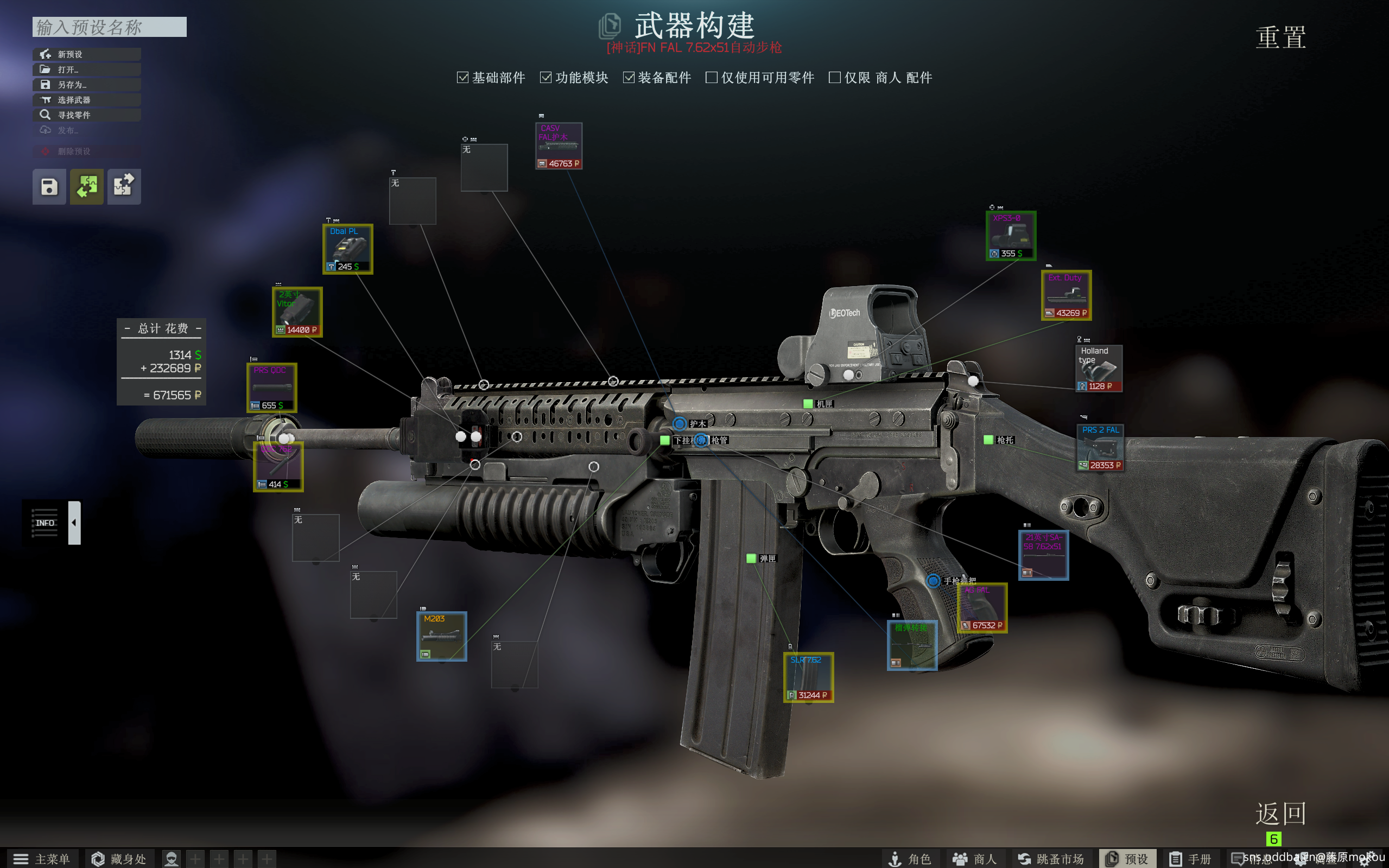Select the XPS3-0 sight slot
This screenshot has height=868, width=1389.
(1011, 236)
